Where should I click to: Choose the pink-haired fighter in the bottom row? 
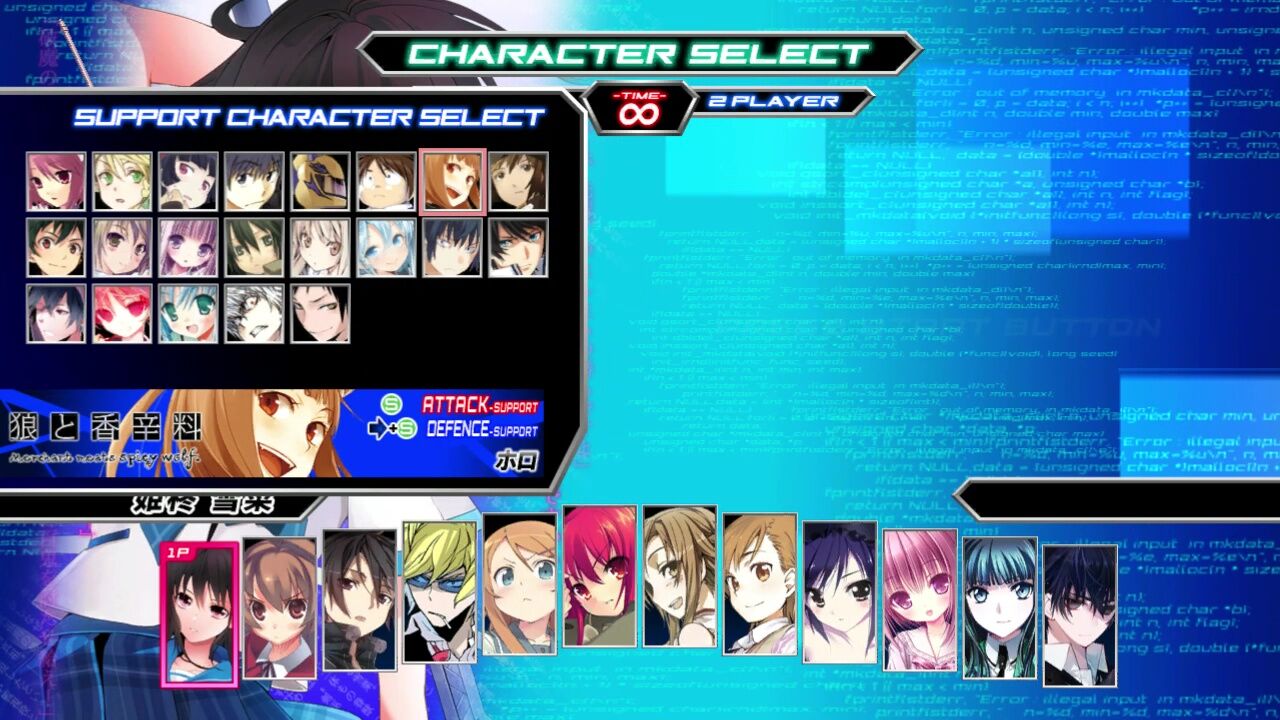pos(920,600)
